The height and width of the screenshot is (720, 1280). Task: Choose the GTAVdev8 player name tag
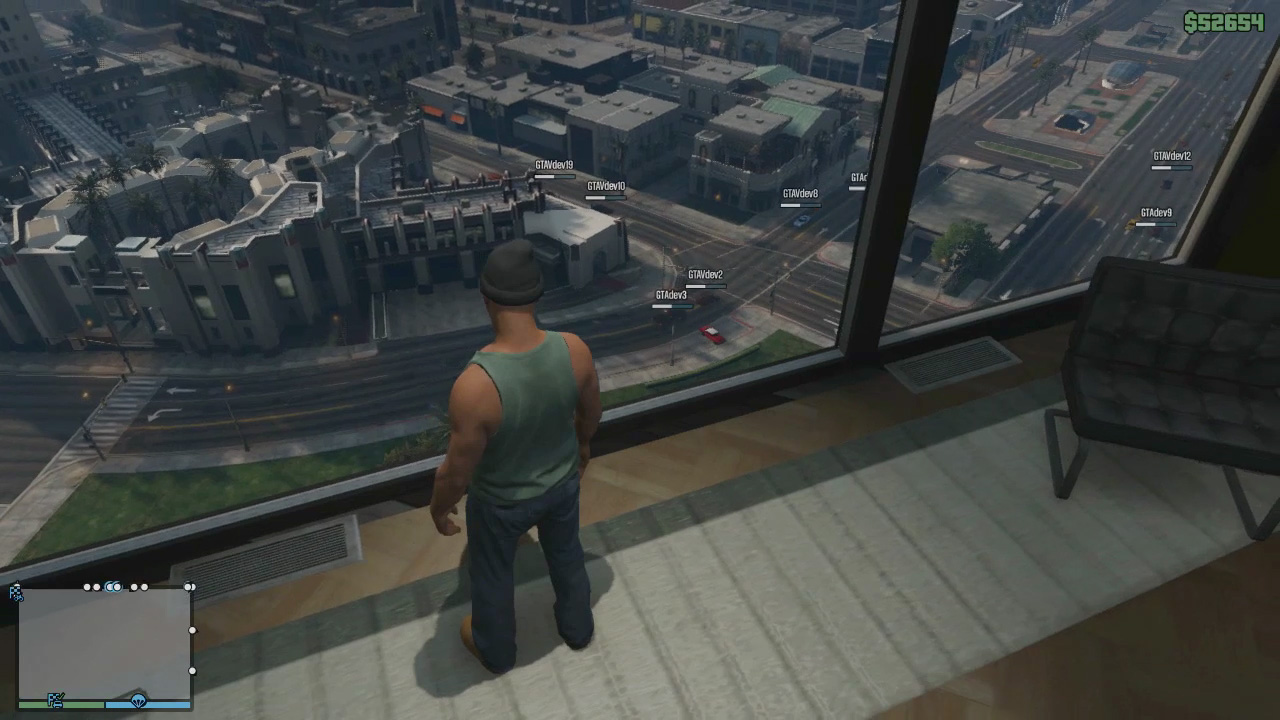point(800,194)
